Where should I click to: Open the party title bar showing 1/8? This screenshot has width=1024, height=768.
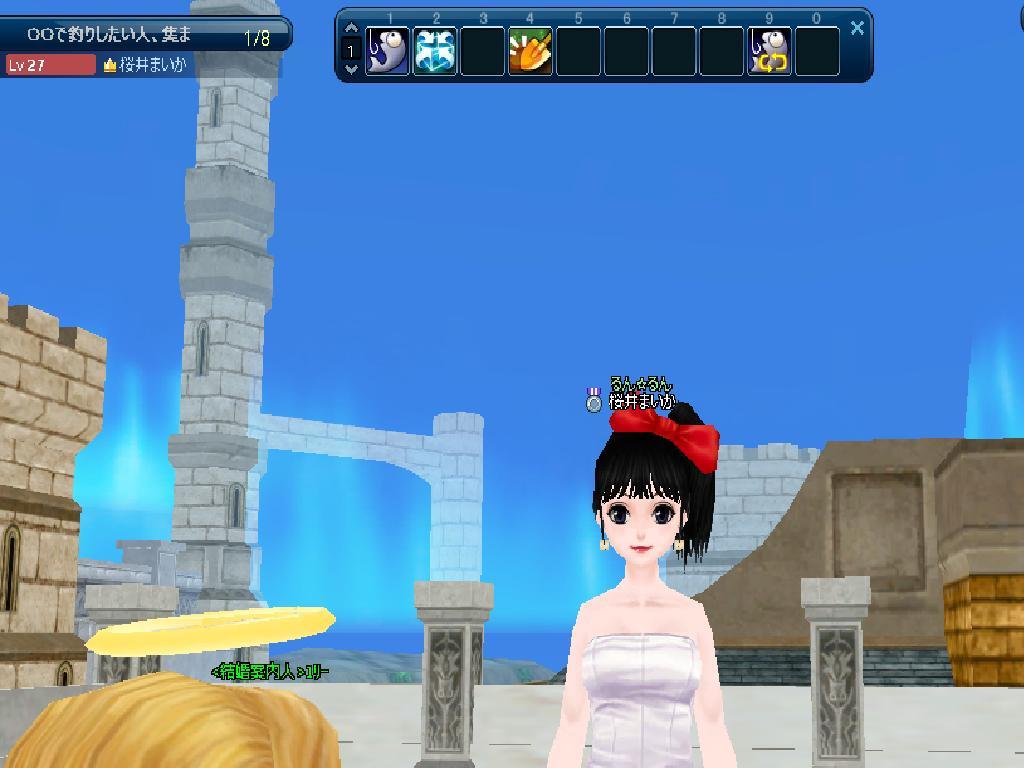pos(146,36)
